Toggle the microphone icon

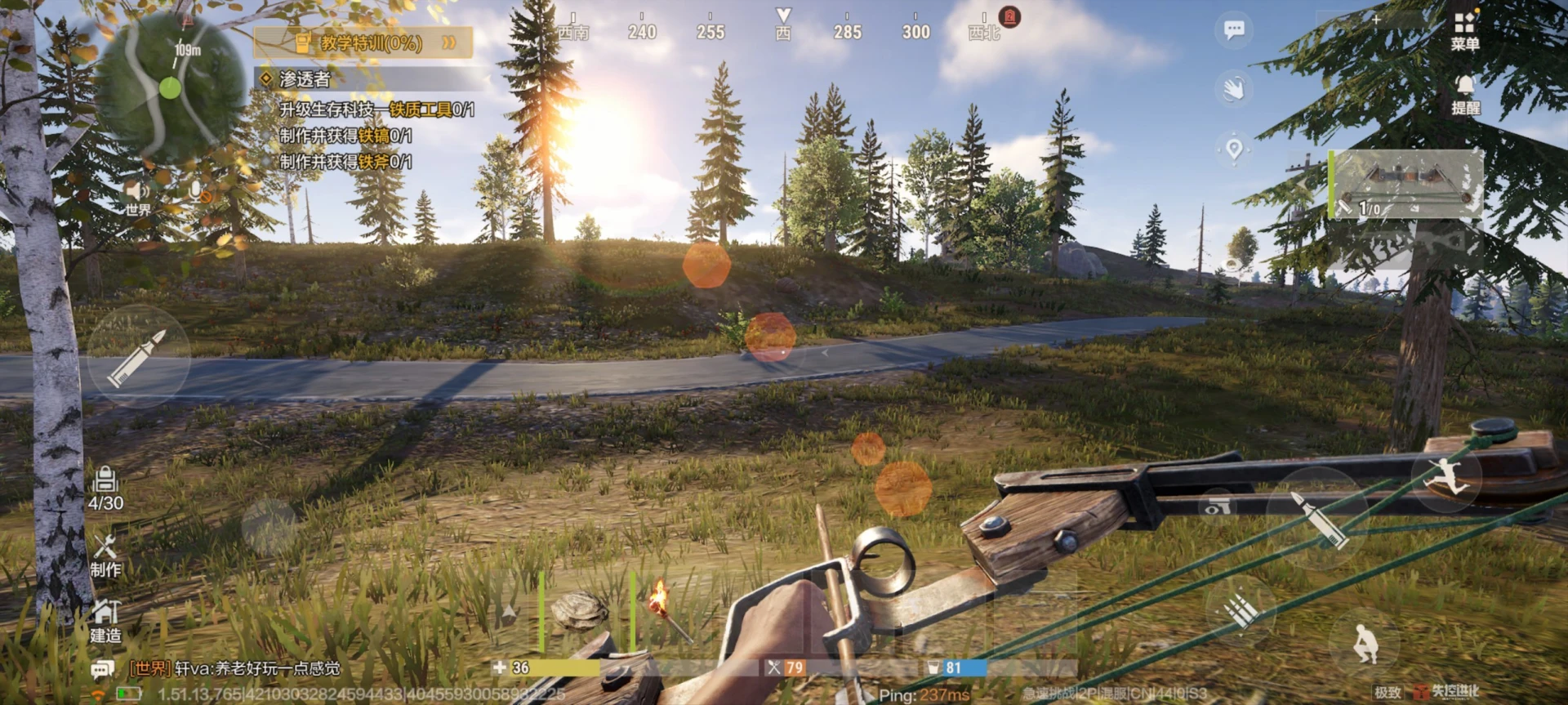tap(197, 193)
